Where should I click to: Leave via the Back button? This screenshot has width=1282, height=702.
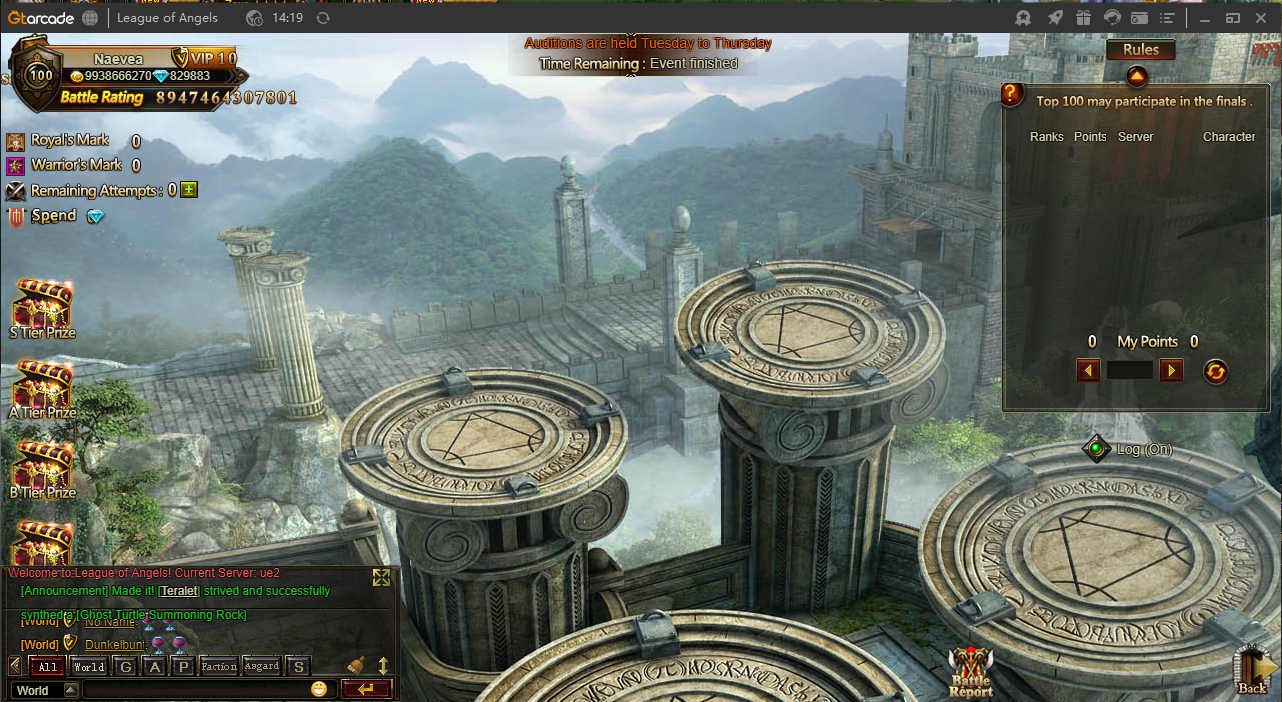[x=1253, y=670]
